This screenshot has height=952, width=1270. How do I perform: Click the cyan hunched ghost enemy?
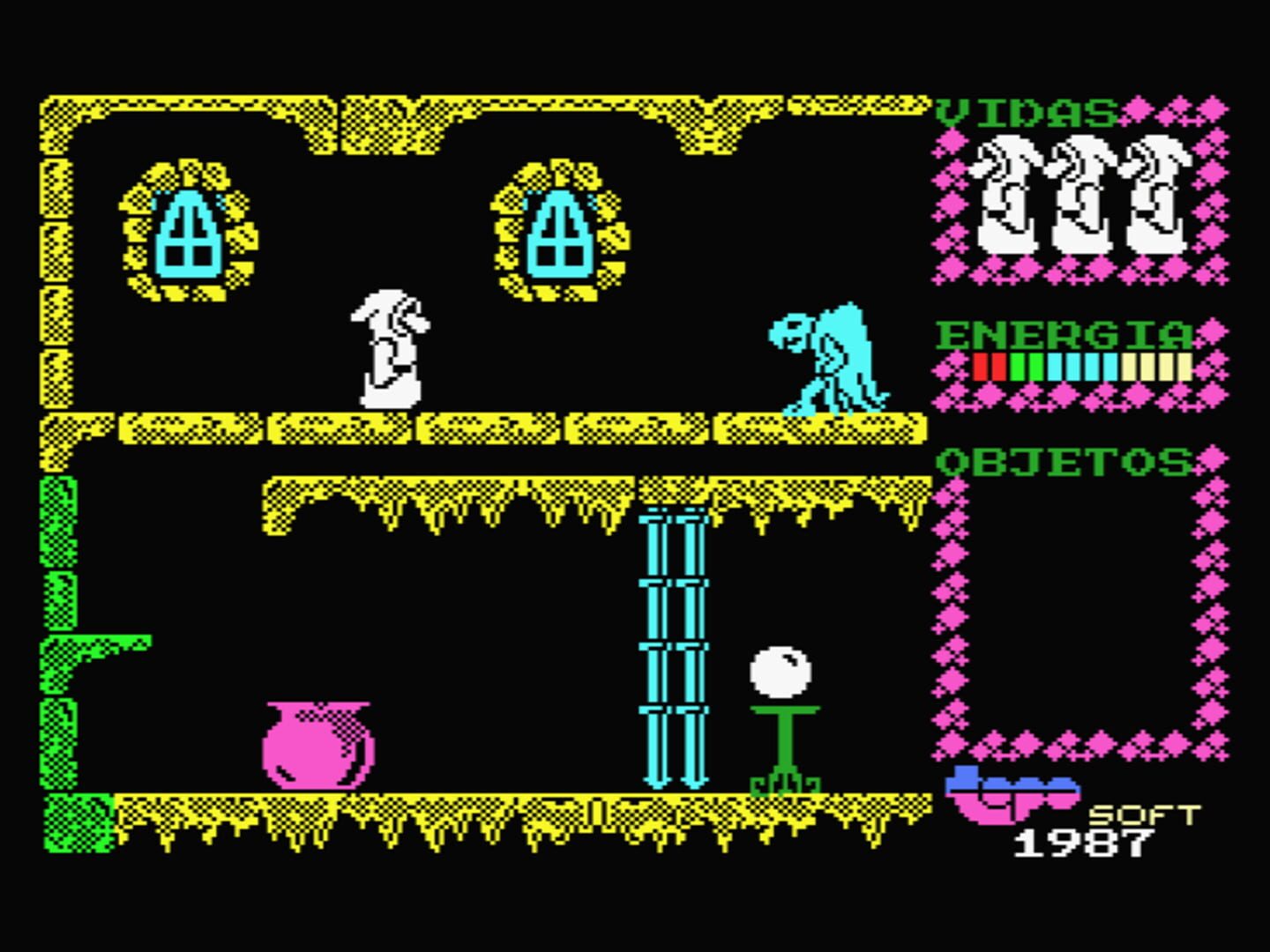coord(825,361)
